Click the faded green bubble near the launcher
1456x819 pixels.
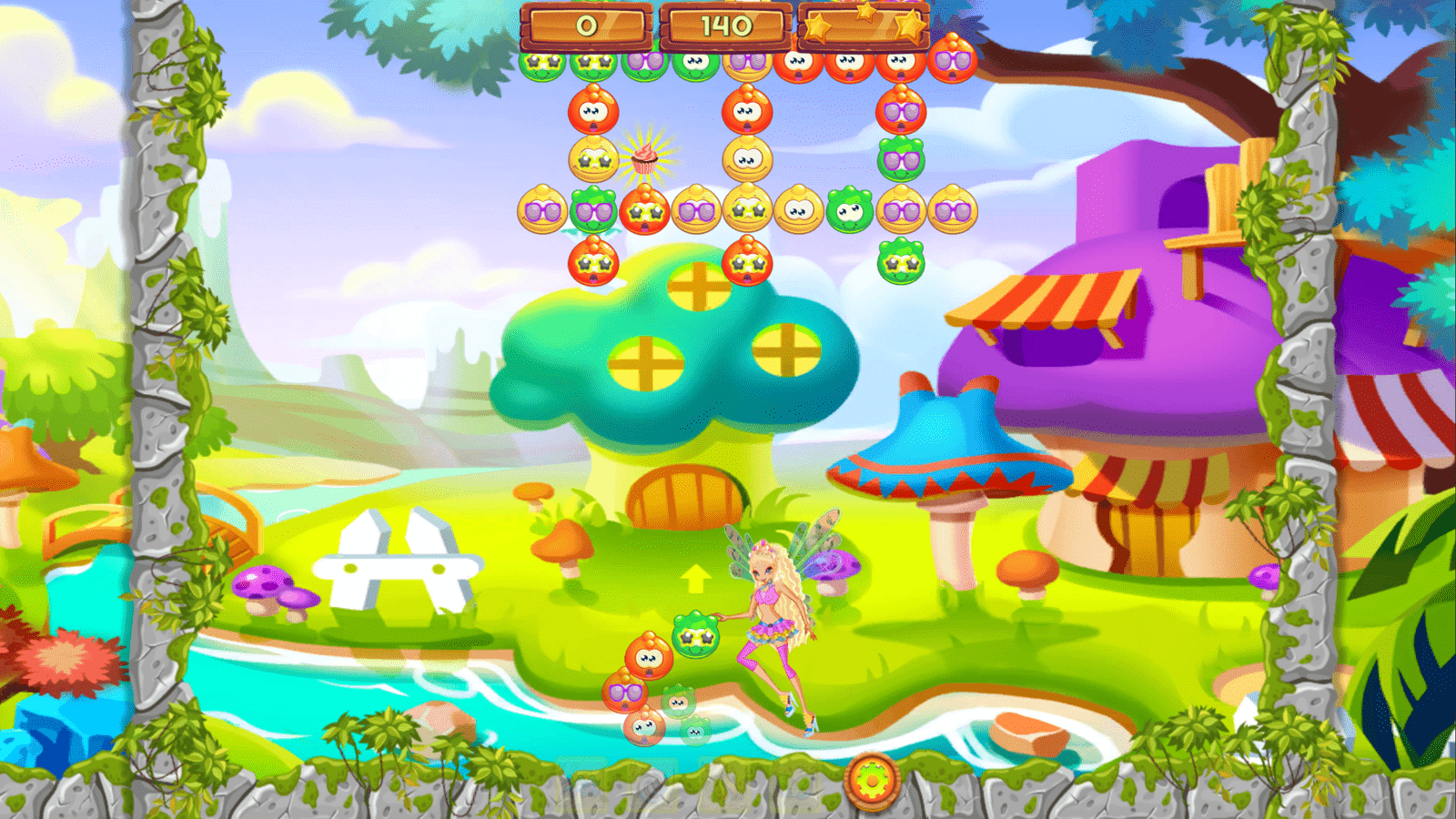pyautogui.click(x=678, y=702)
